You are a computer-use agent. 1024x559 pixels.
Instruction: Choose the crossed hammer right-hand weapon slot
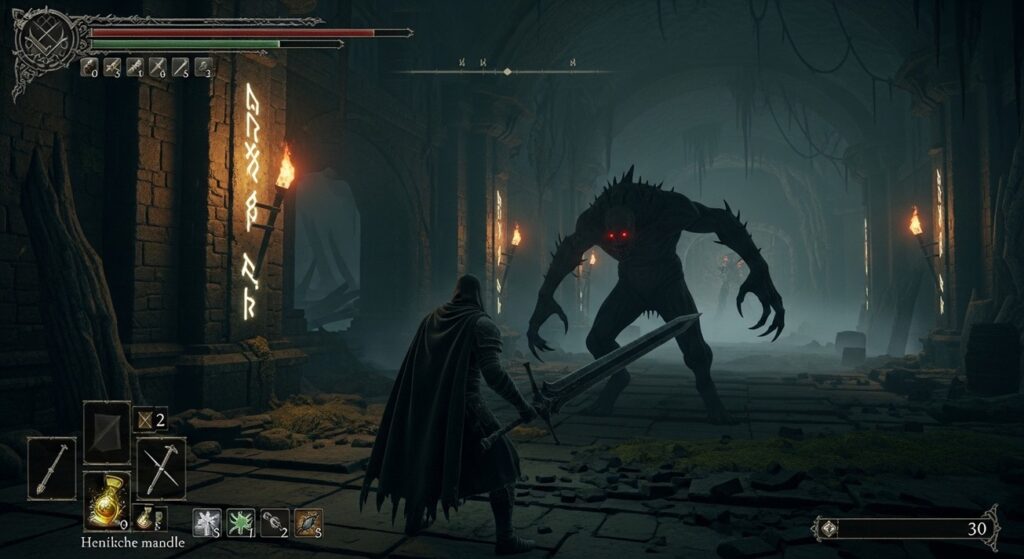pos(160,468)
